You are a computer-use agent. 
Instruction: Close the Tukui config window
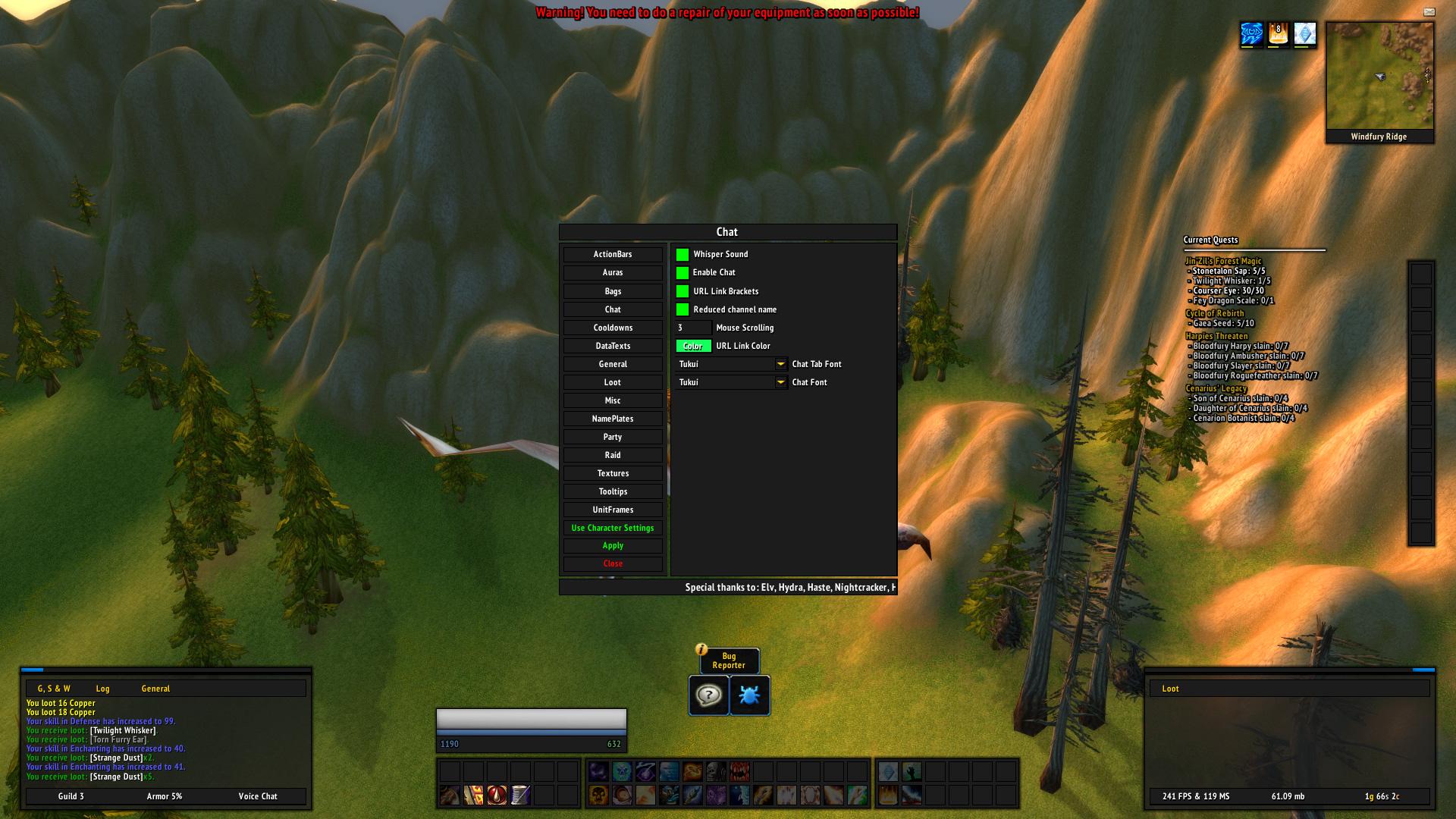coord(613,564)
